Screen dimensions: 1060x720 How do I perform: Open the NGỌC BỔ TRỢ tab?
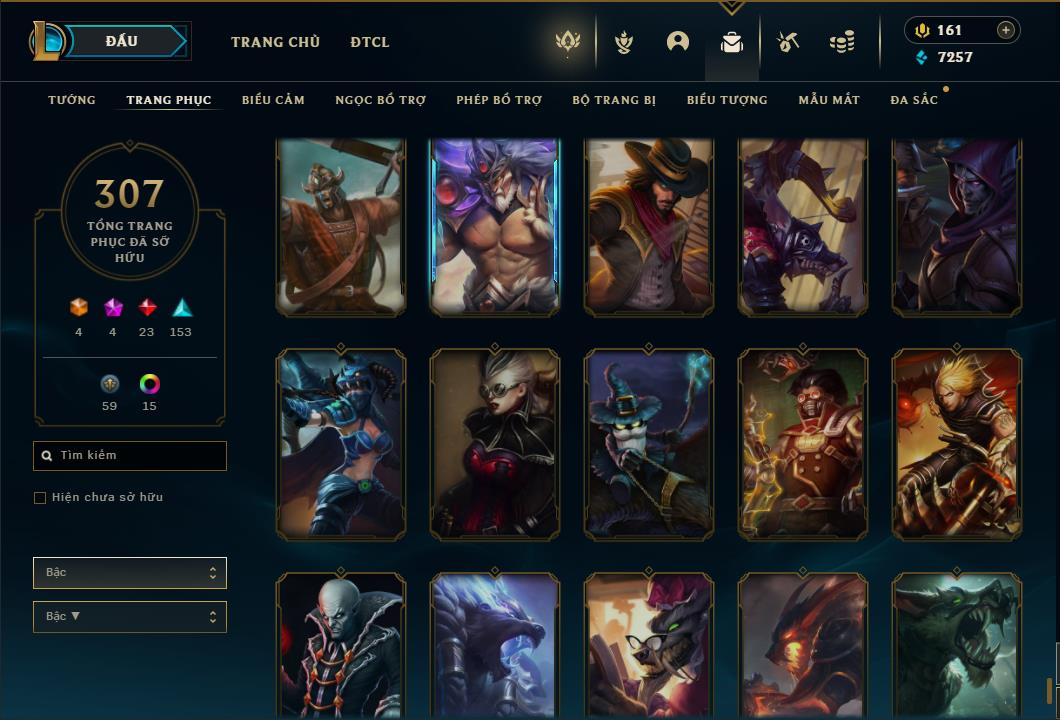coord(380,100)
